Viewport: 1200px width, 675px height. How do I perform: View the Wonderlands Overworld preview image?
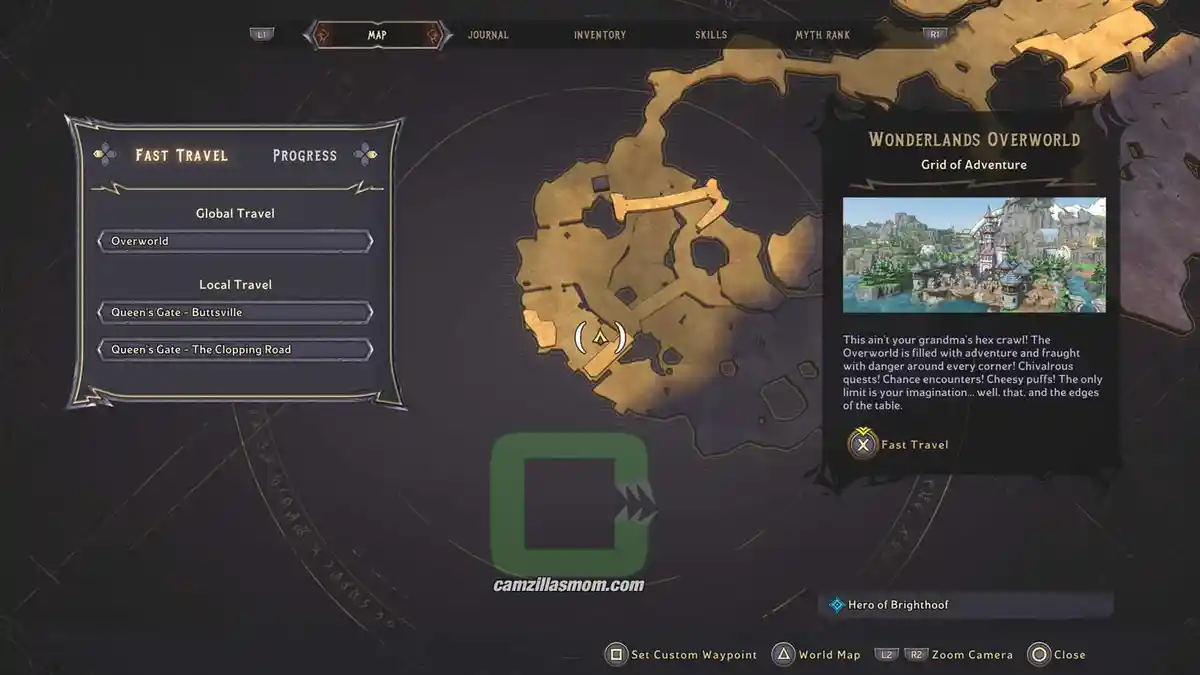(x=974, y=255)
